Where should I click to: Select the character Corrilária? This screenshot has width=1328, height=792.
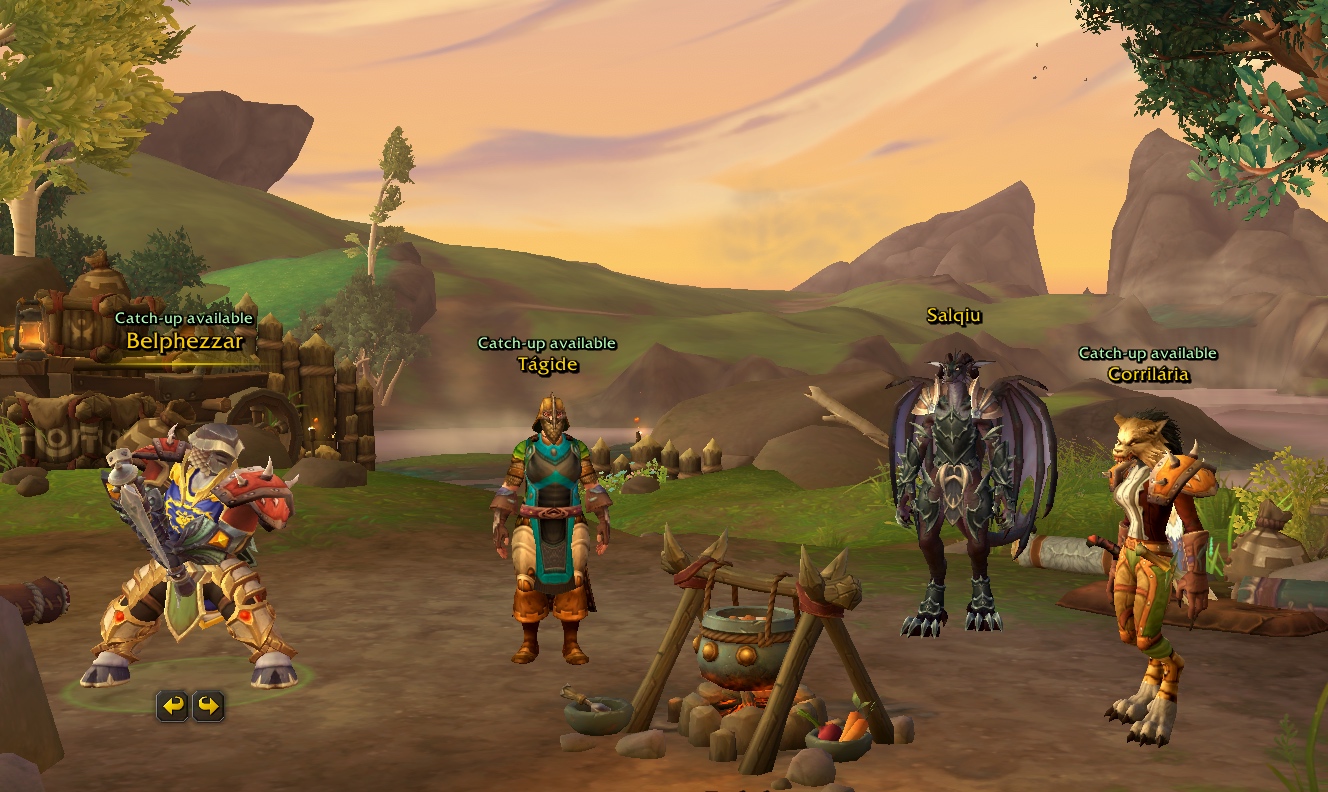click(x=1160, y=560)
